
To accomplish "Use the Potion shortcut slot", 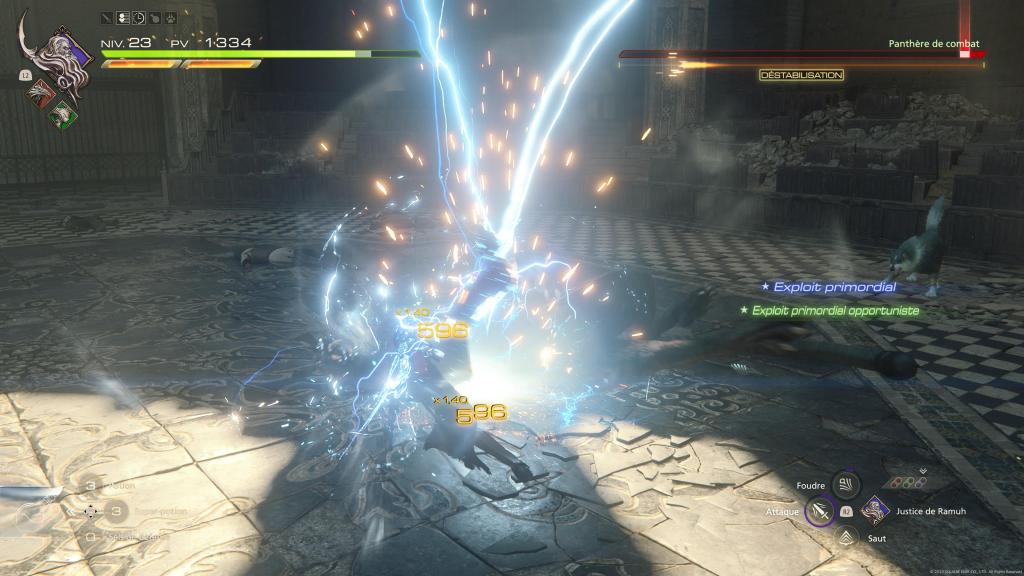I will 90,485.
